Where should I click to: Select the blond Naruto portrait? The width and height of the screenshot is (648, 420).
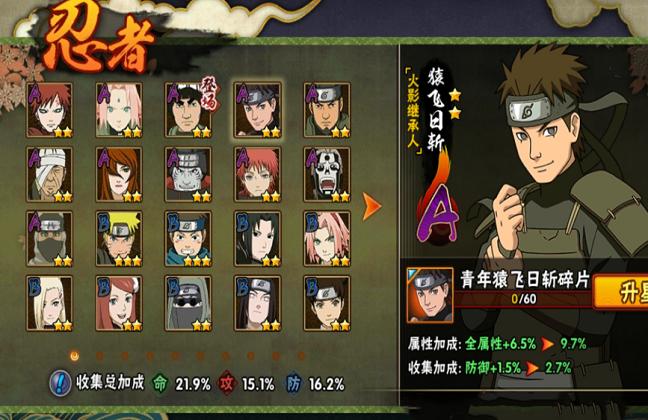pos(118,240)
